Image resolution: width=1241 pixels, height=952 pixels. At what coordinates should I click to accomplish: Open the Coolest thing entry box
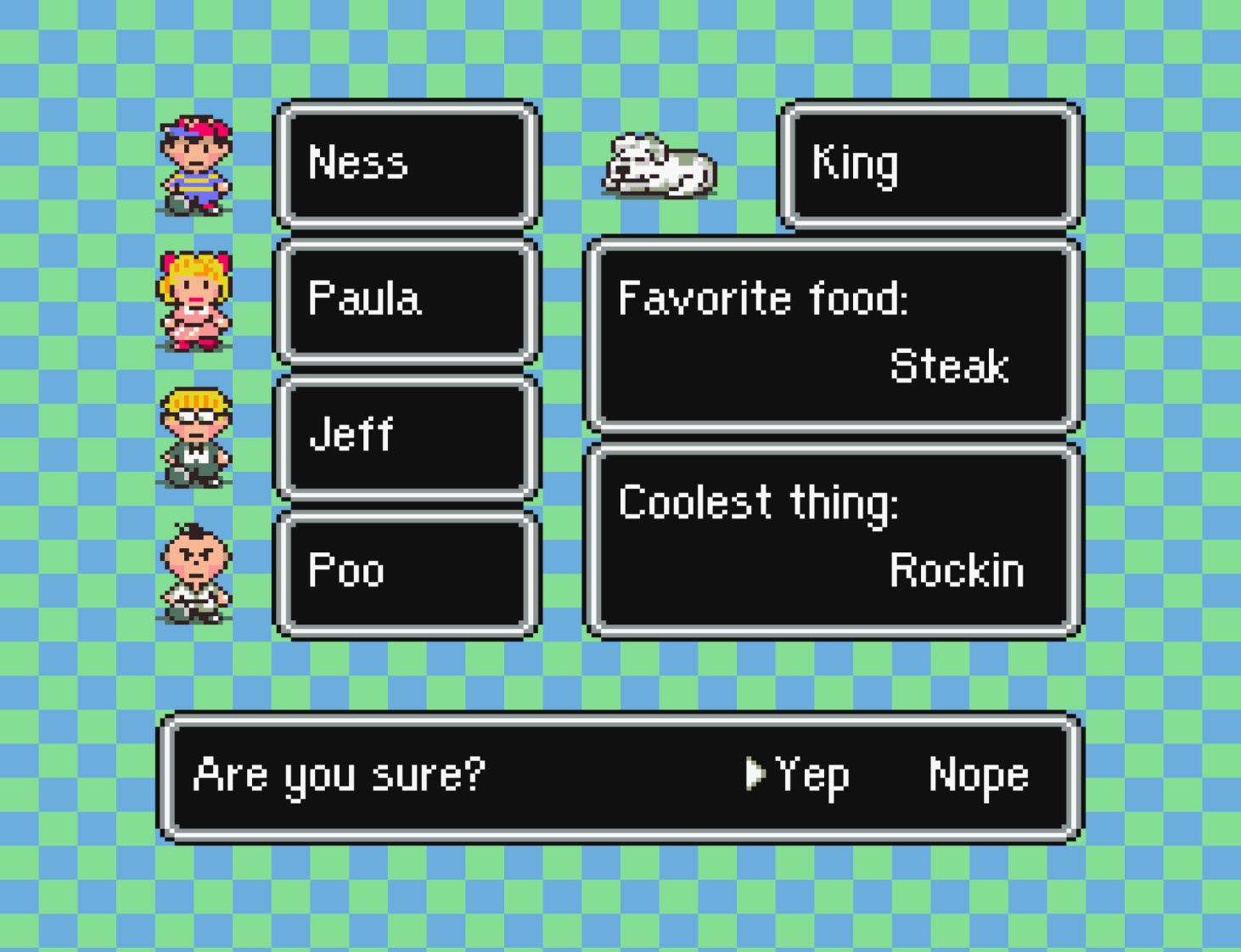point(832,536)
